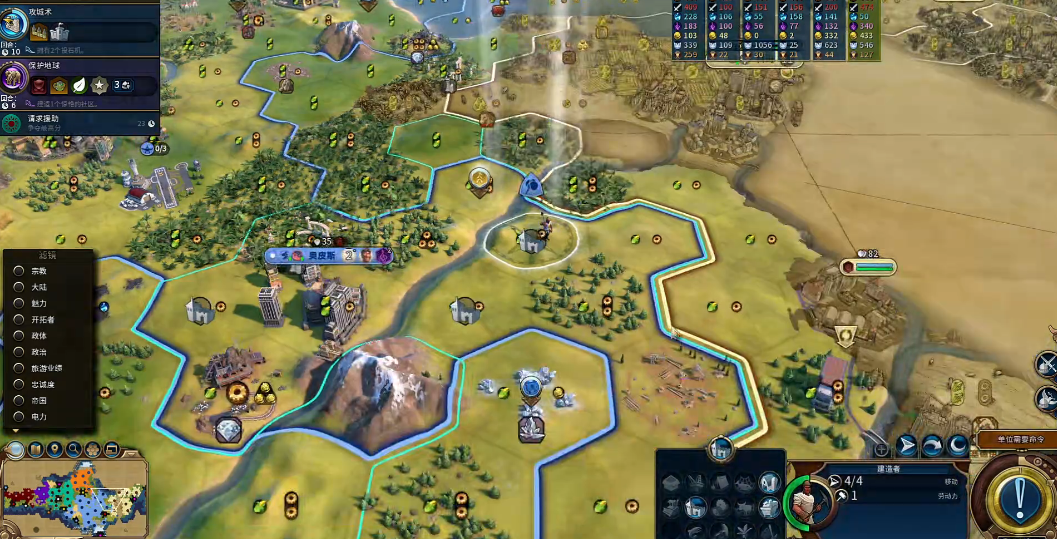
Task: Click the exclamation next-turn action button
Action: pyautogui.click(x=1018, y=494)
